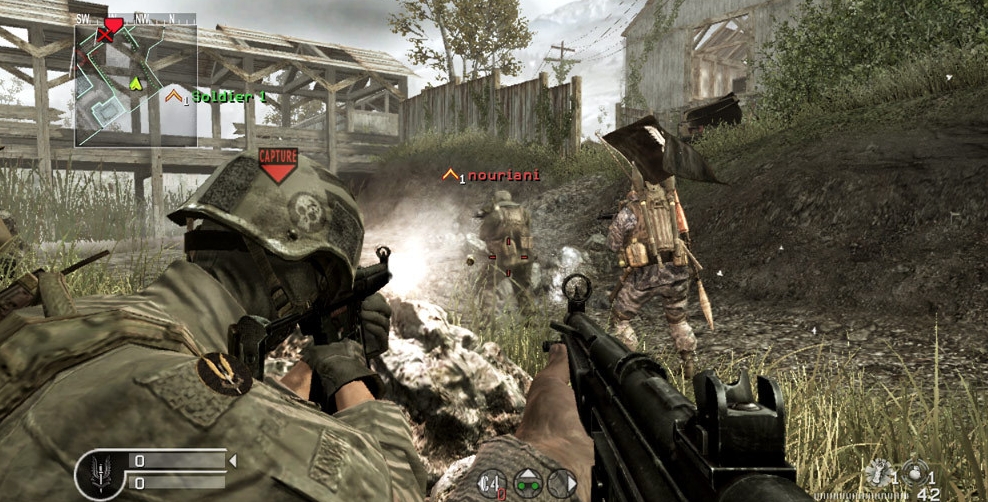
Task: Click the compass strip above the minimap
Action: click(x=135, y=19)
